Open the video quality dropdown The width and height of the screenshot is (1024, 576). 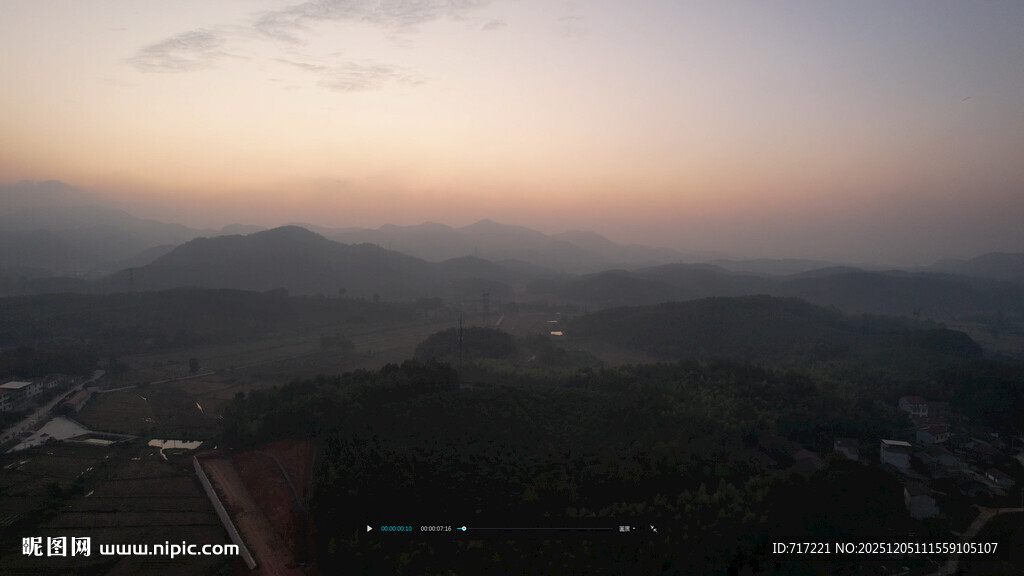(626, 528)
